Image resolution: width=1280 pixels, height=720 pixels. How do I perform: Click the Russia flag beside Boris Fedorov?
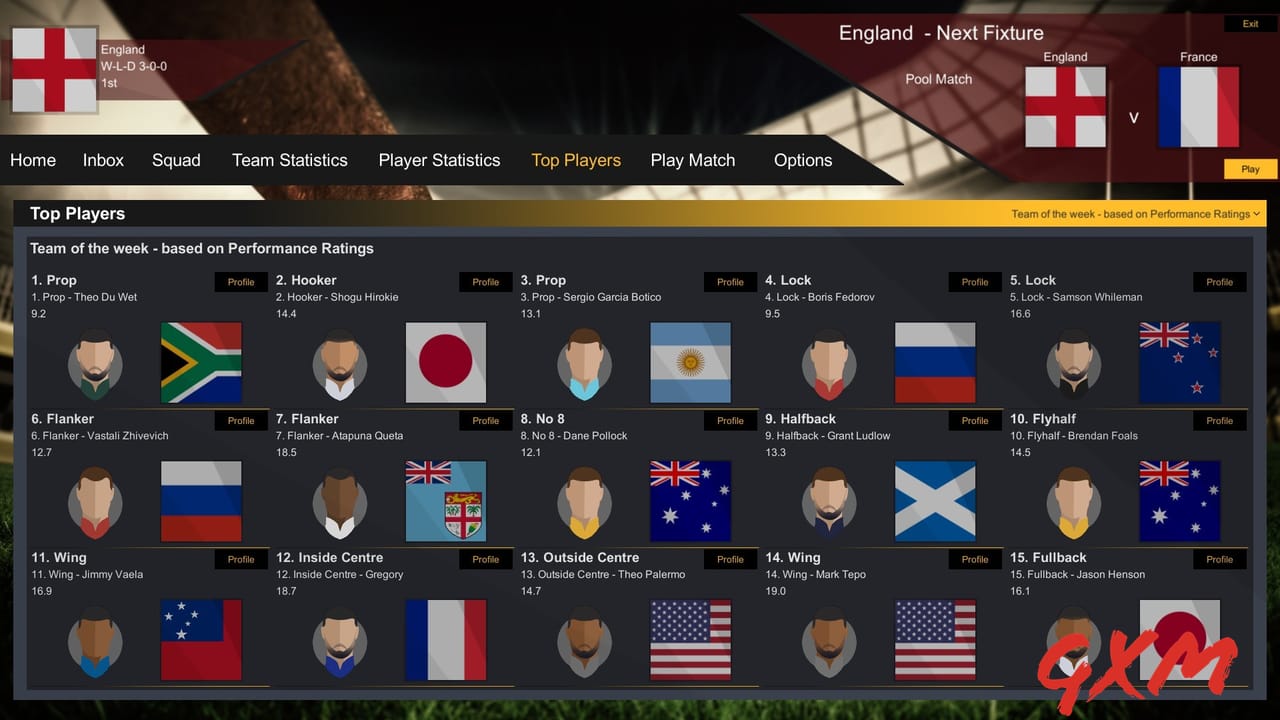[x=935, y=363]
